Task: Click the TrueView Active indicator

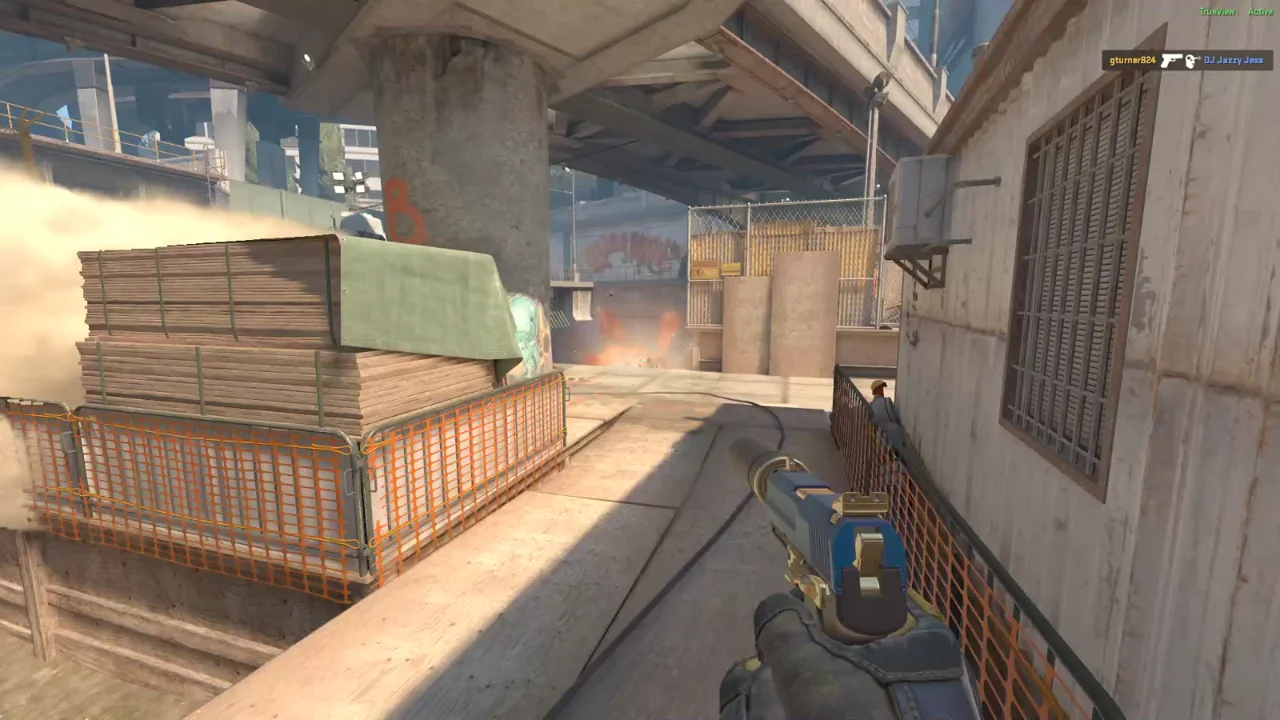Action: pyautogui.click(x=1236, y=12)
